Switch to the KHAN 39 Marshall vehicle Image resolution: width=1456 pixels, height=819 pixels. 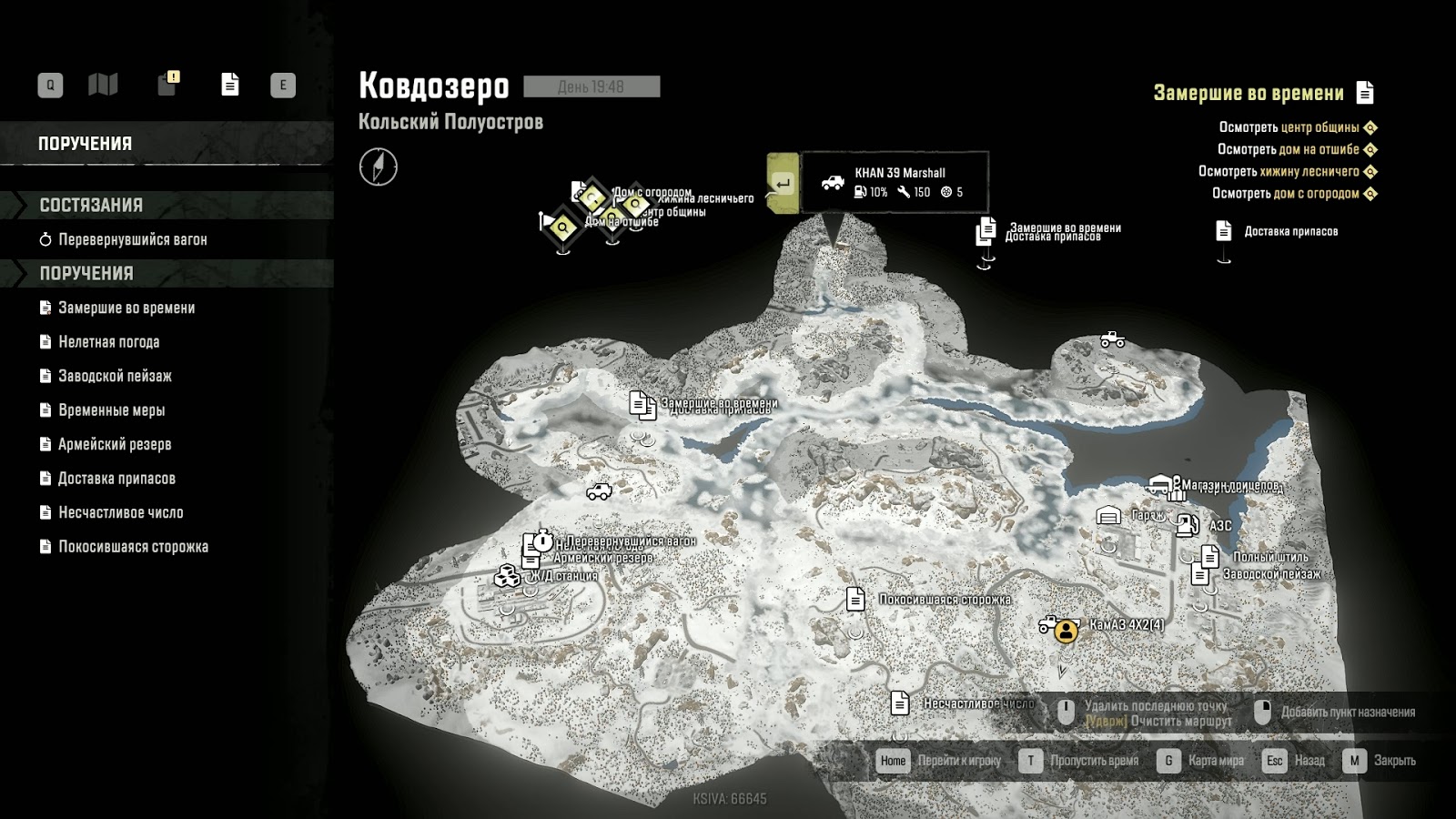[x=783, y=184]
